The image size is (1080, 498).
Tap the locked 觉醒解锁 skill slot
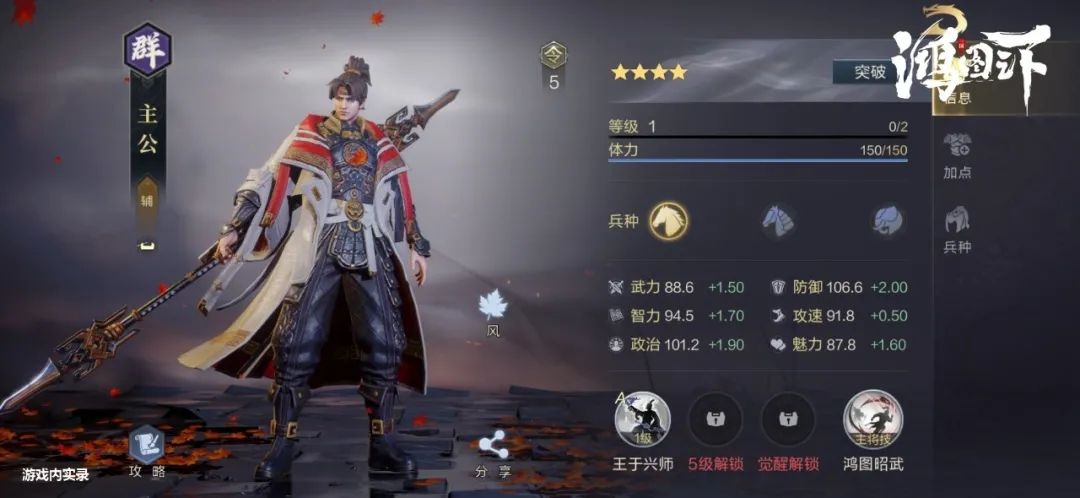[x=788, y=420]
